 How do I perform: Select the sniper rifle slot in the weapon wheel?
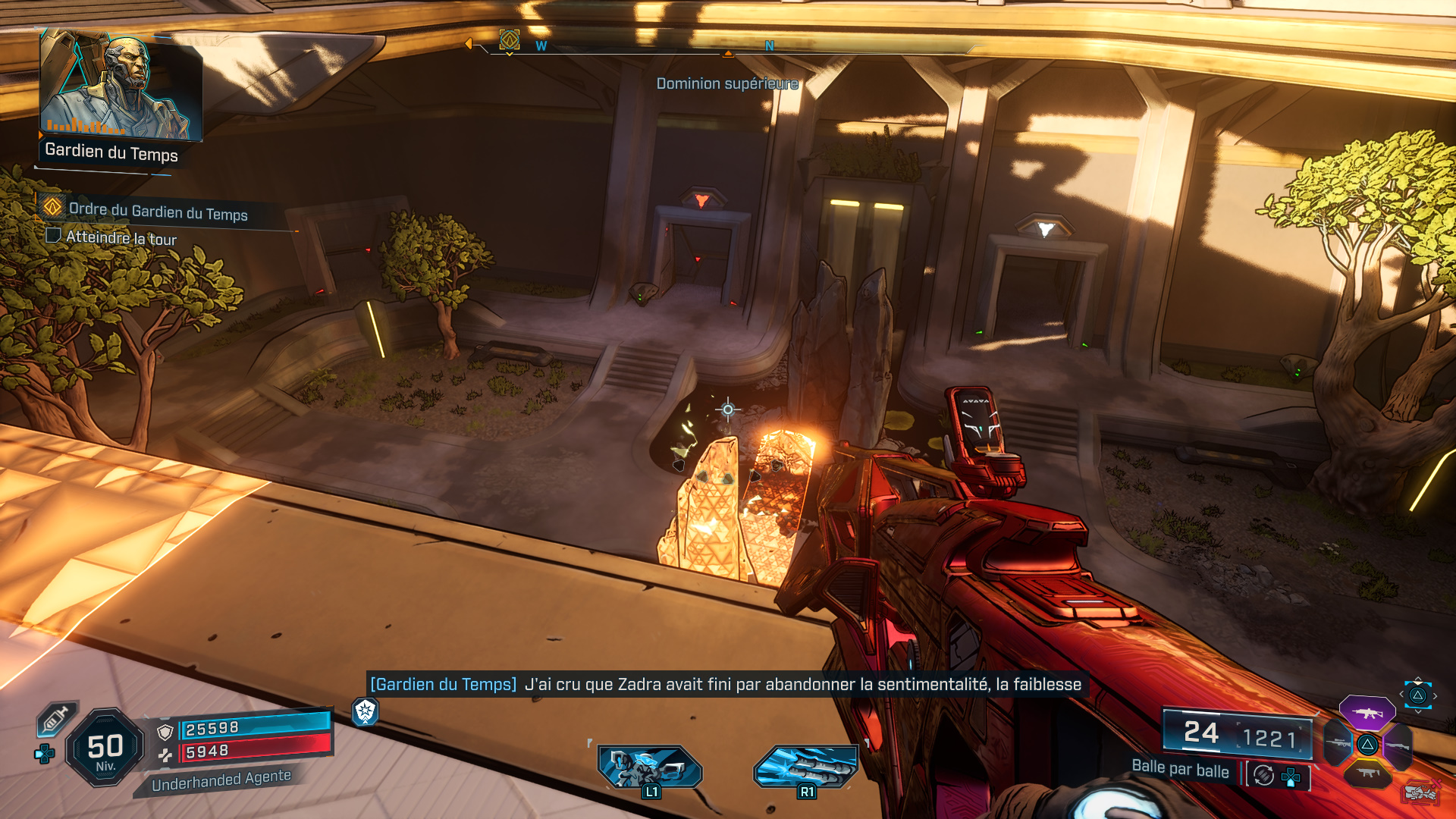click(1338, 743)
